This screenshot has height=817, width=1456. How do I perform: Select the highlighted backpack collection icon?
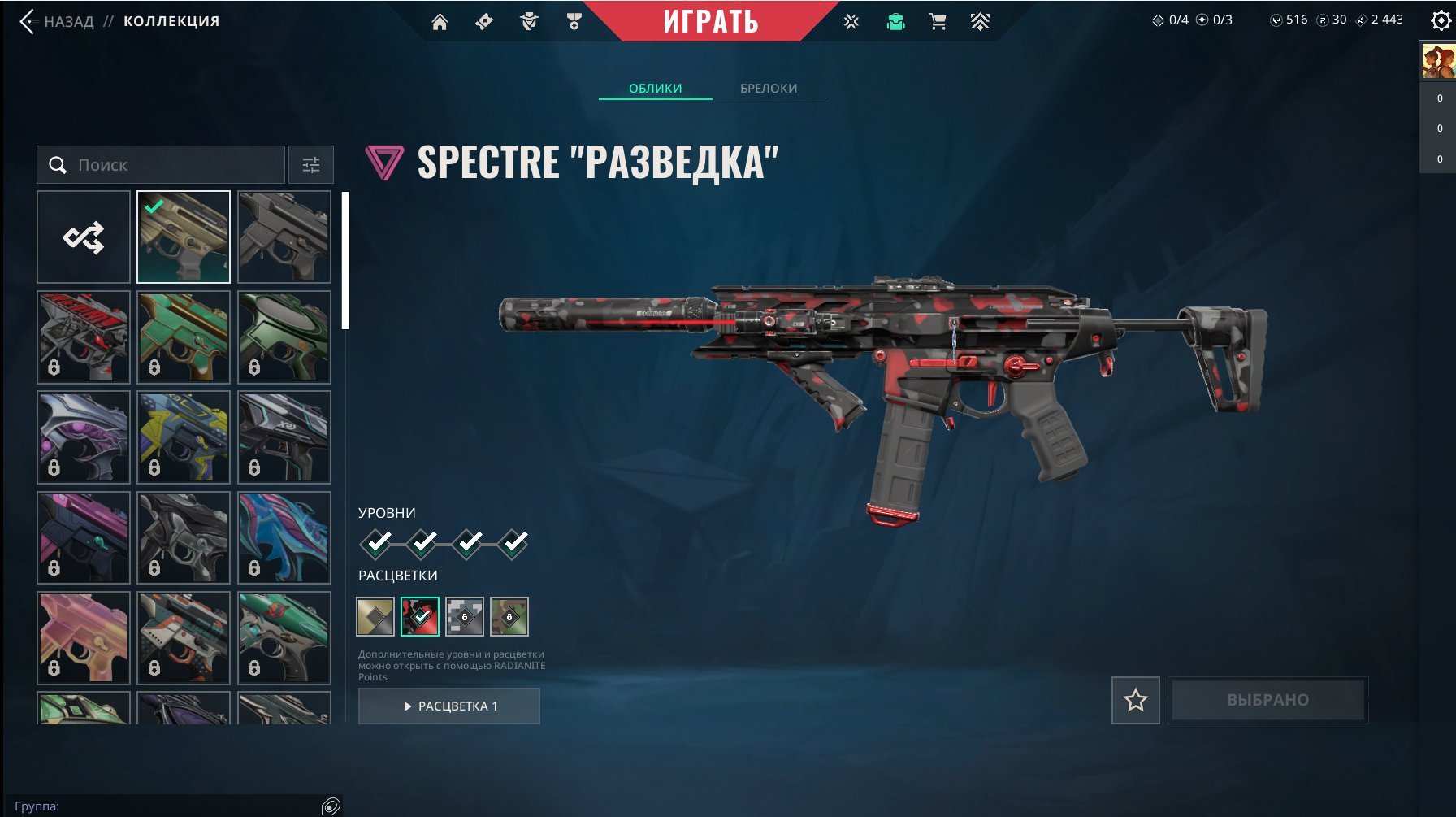[x=895, y=22]
